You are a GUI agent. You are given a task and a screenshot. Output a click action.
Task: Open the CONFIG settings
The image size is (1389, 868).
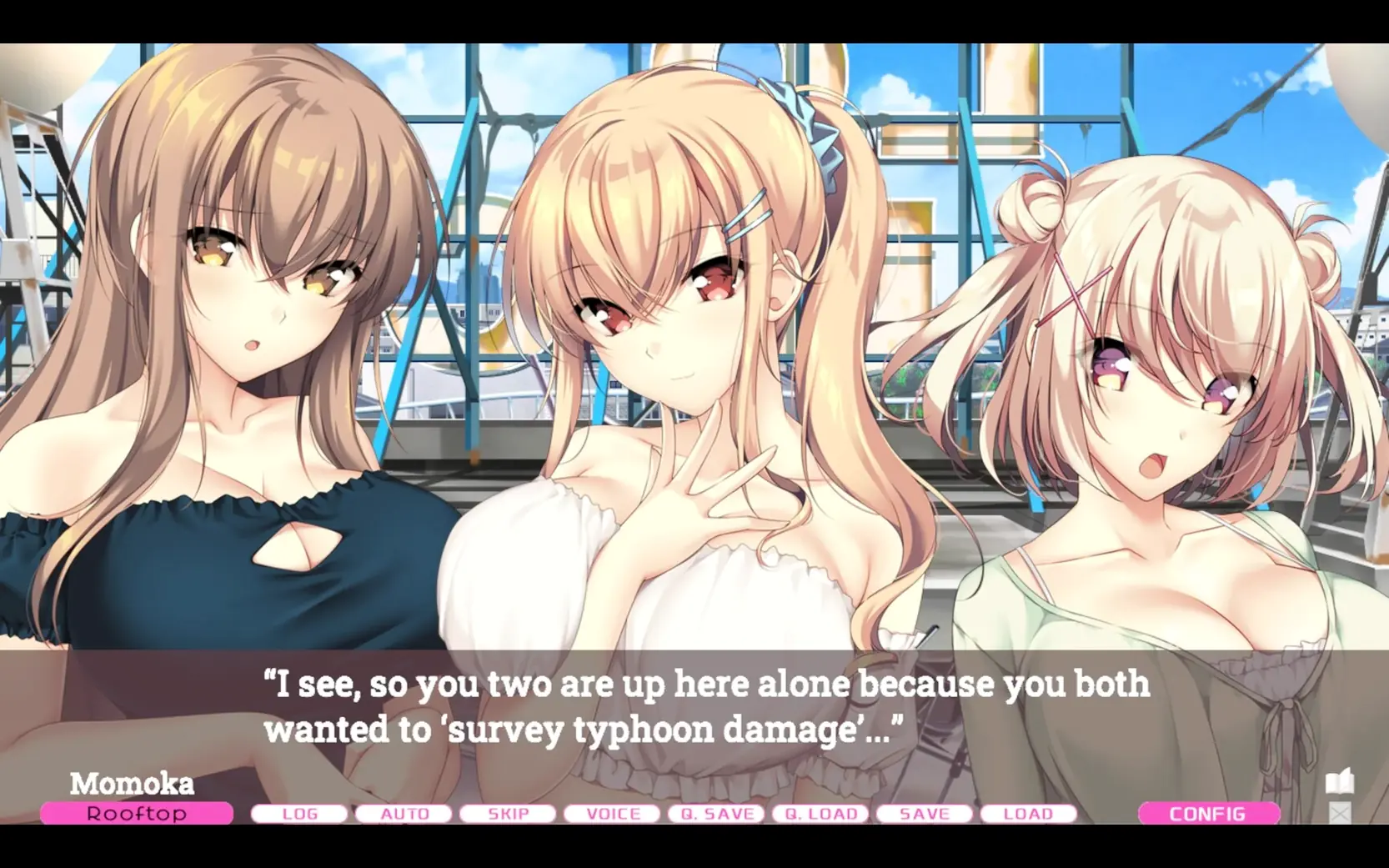(x=1208, y=814)
